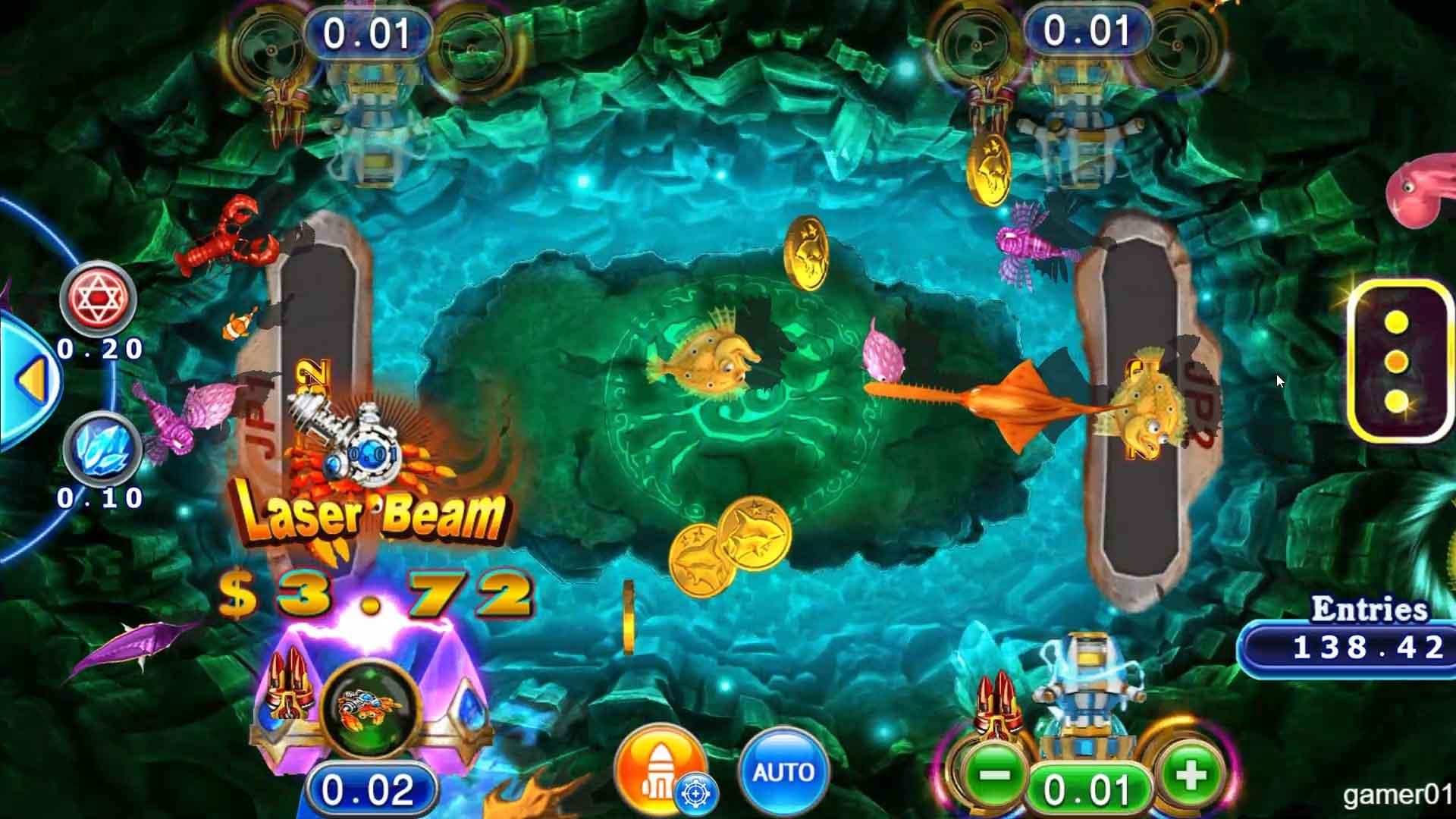Activate the Laser Beam power-up

(368, 512)
